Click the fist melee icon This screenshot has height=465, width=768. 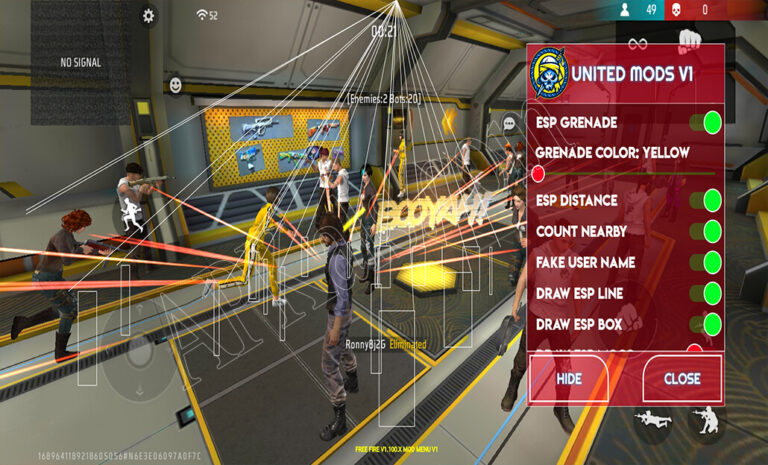tap(688, 42)
